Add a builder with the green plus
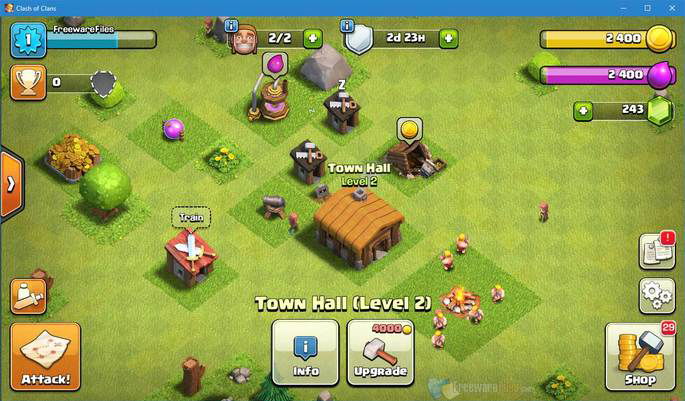The height and width of the screenshot is (401, 685). (x=313, y=39)
